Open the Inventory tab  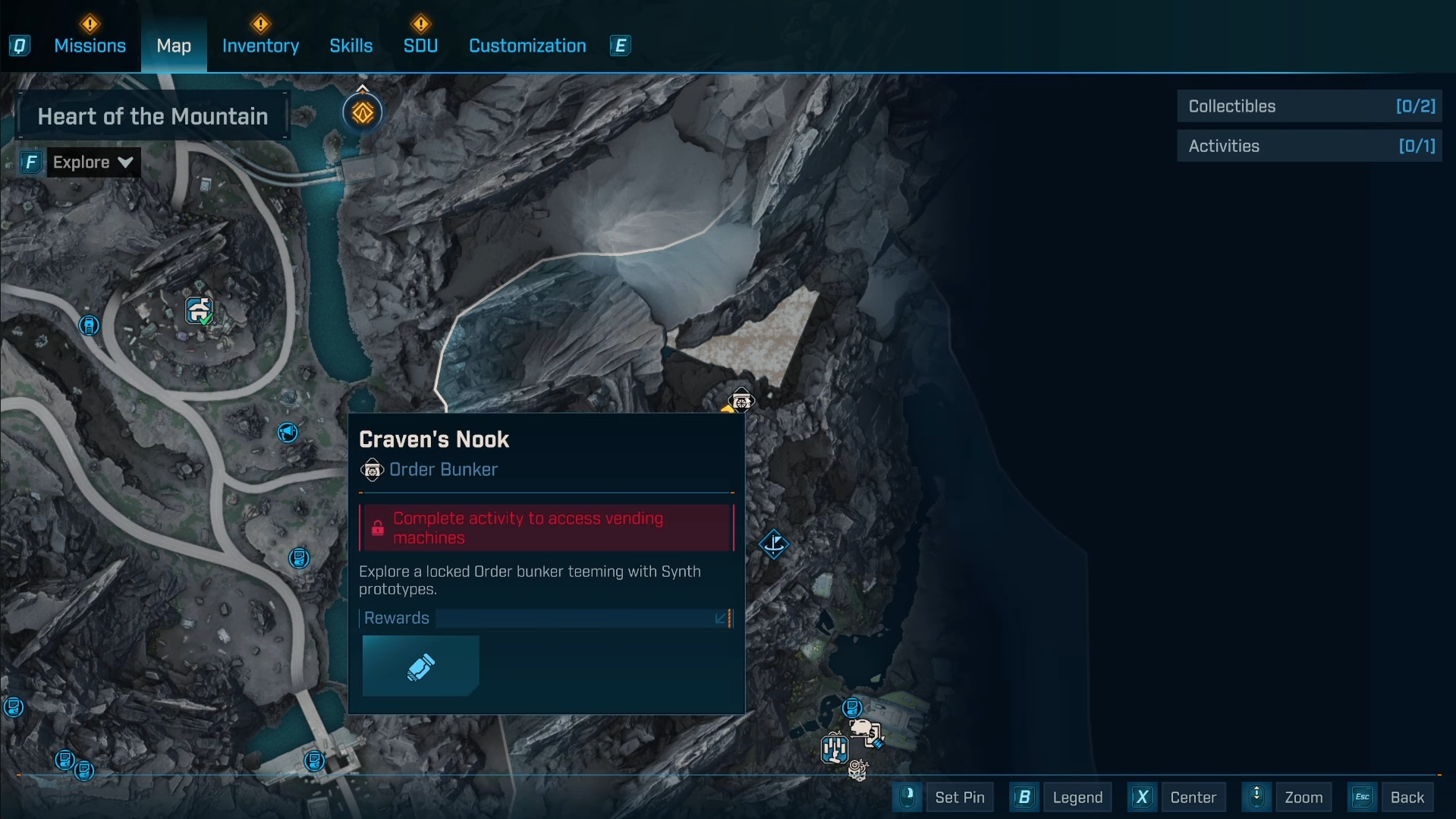[260, 46]
